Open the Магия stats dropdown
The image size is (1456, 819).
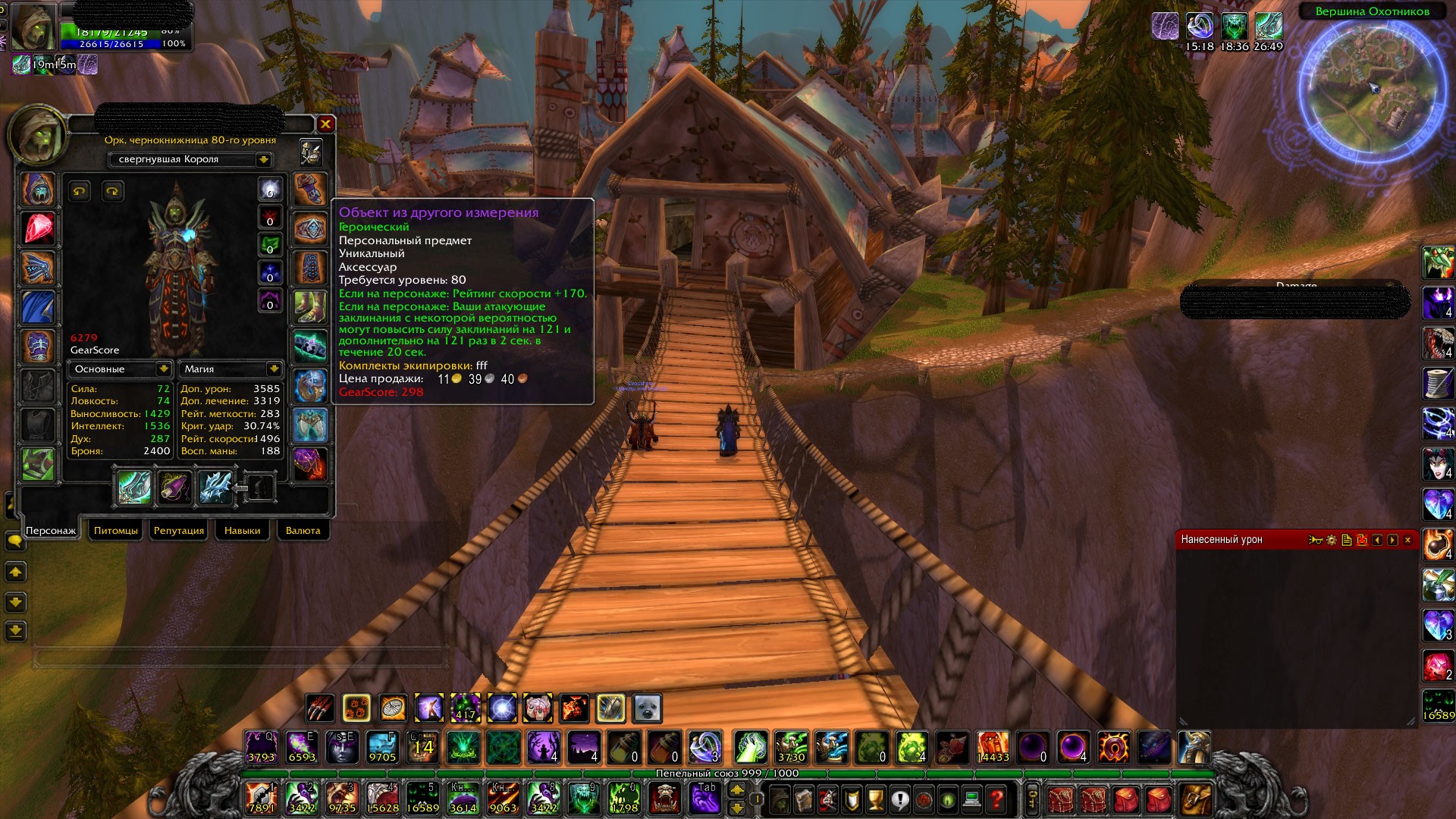tap(274, 369)
